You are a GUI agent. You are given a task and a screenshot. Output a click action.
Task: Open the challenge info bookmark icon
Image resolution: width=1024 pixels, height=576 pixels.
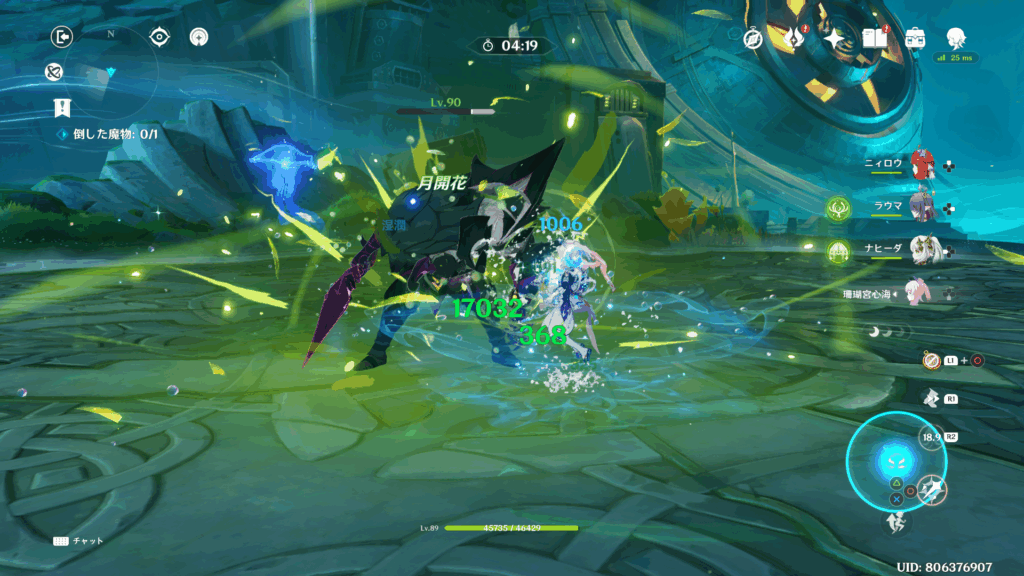(x=63, y=108)
